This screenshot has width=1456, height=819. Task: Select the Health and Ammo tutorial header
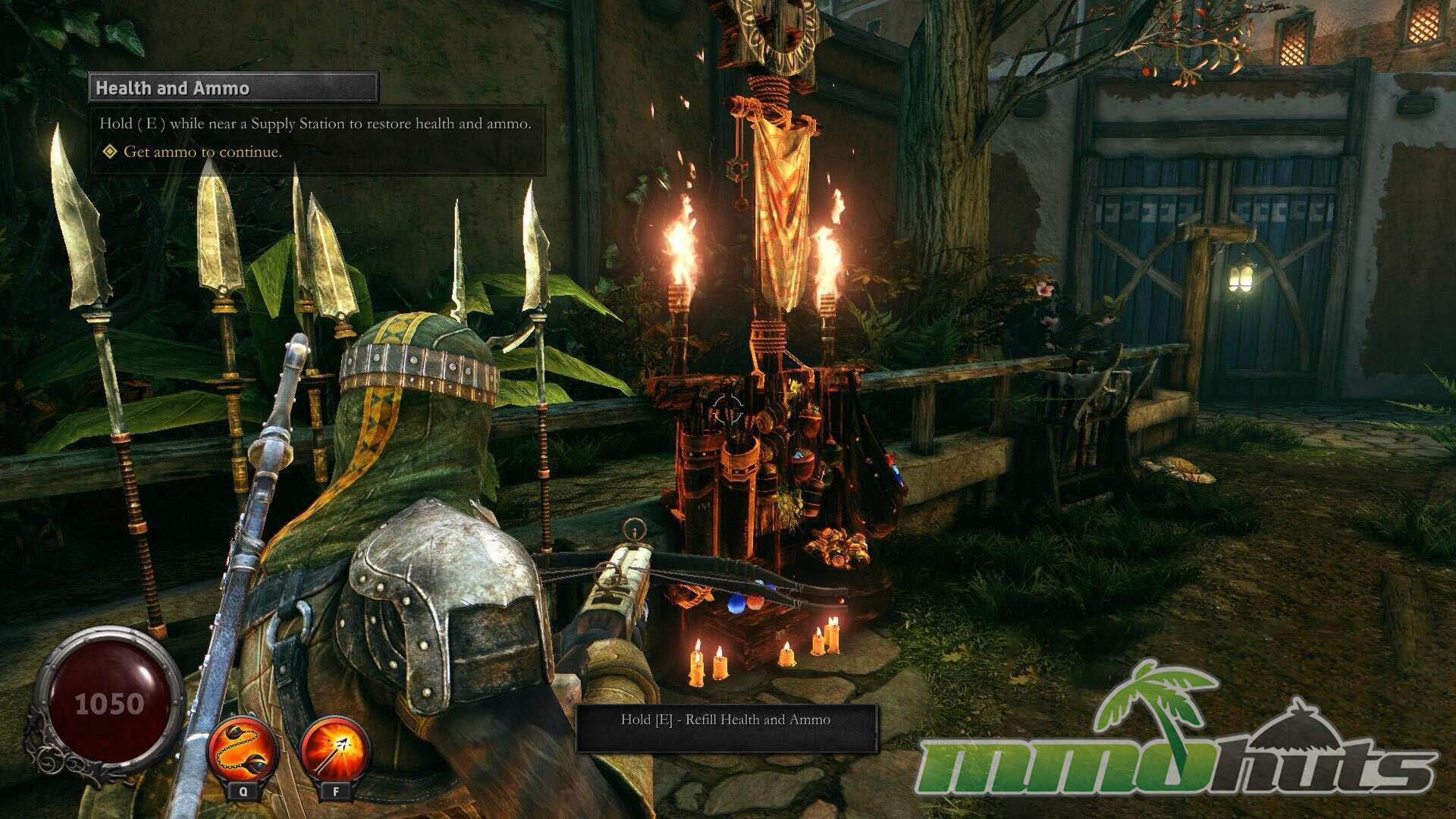click(x=234, y=88)
